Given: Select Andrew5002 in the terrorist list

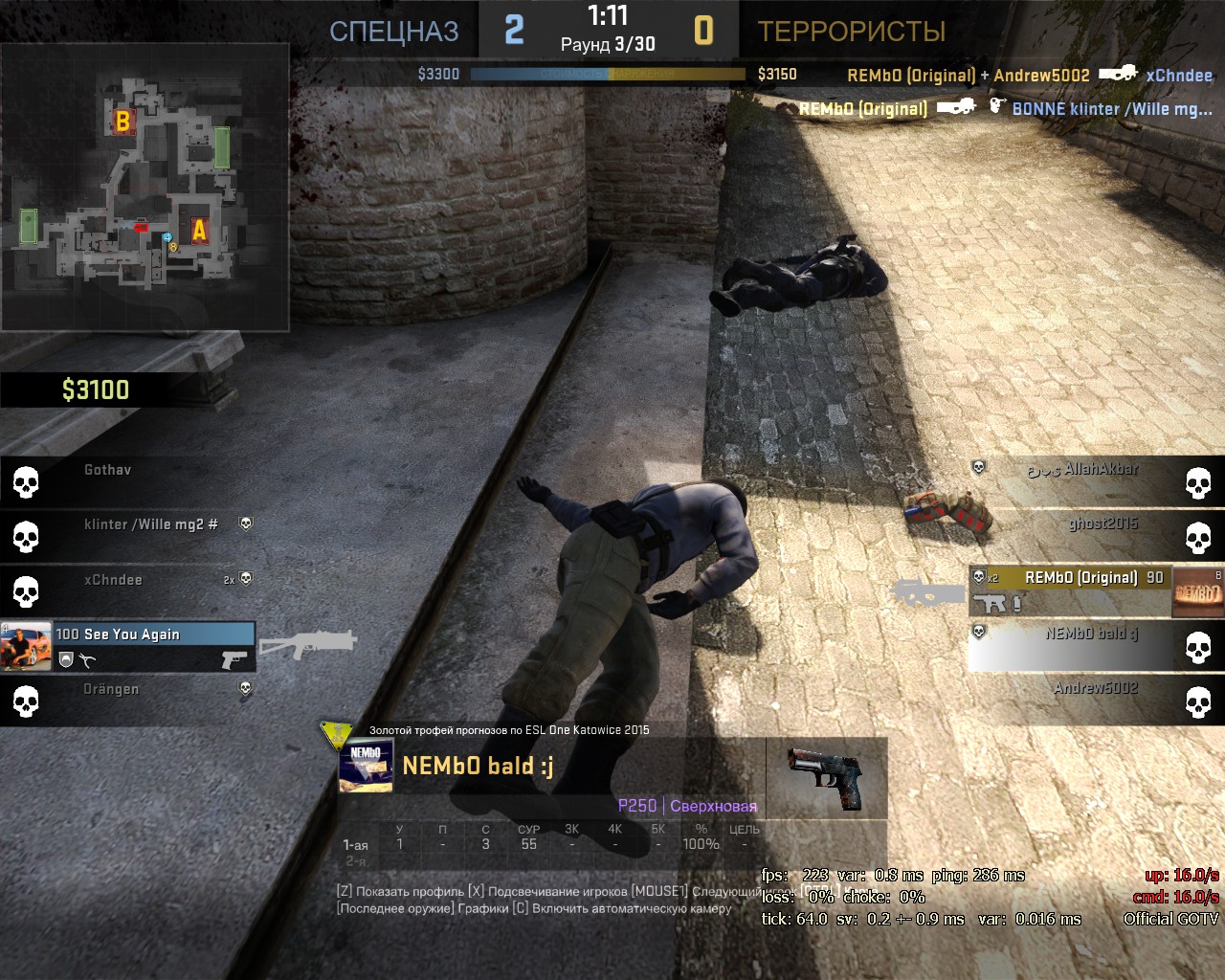Looking at the screenshot, I should [x=1081, y=700].
